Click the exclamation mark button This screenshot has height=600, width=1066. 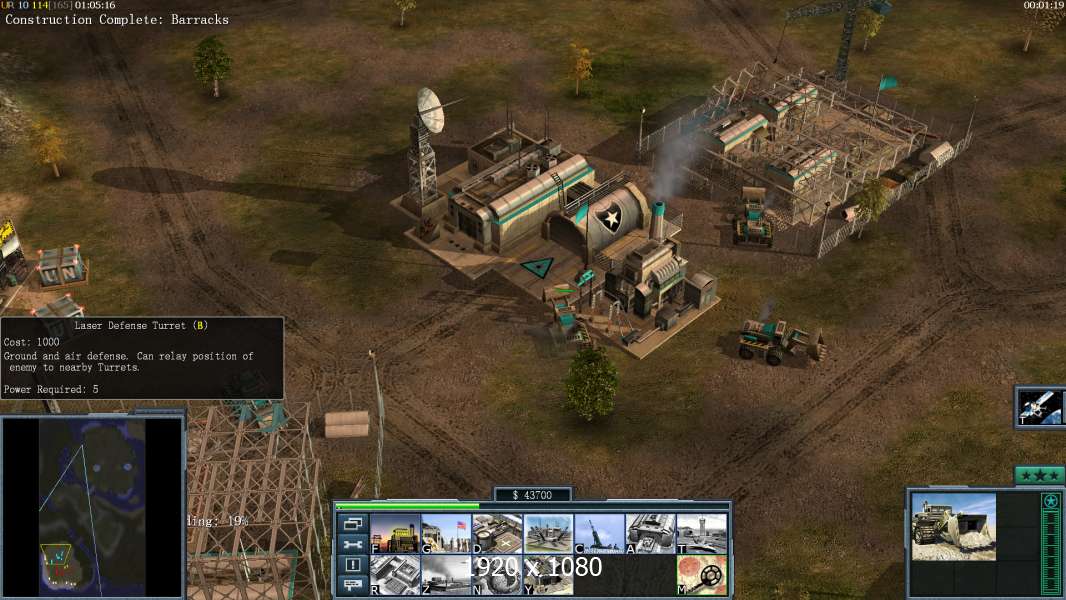coord(352,565)
